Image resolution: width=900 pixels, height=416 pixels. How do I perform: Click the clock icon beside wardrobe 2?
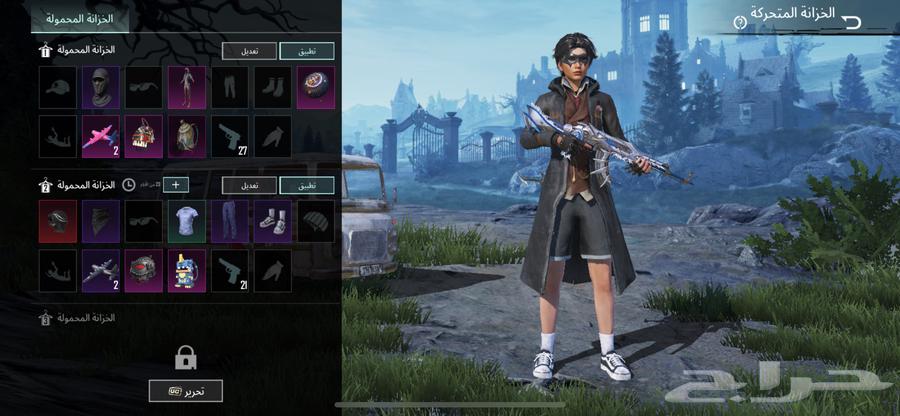(129, 185)
